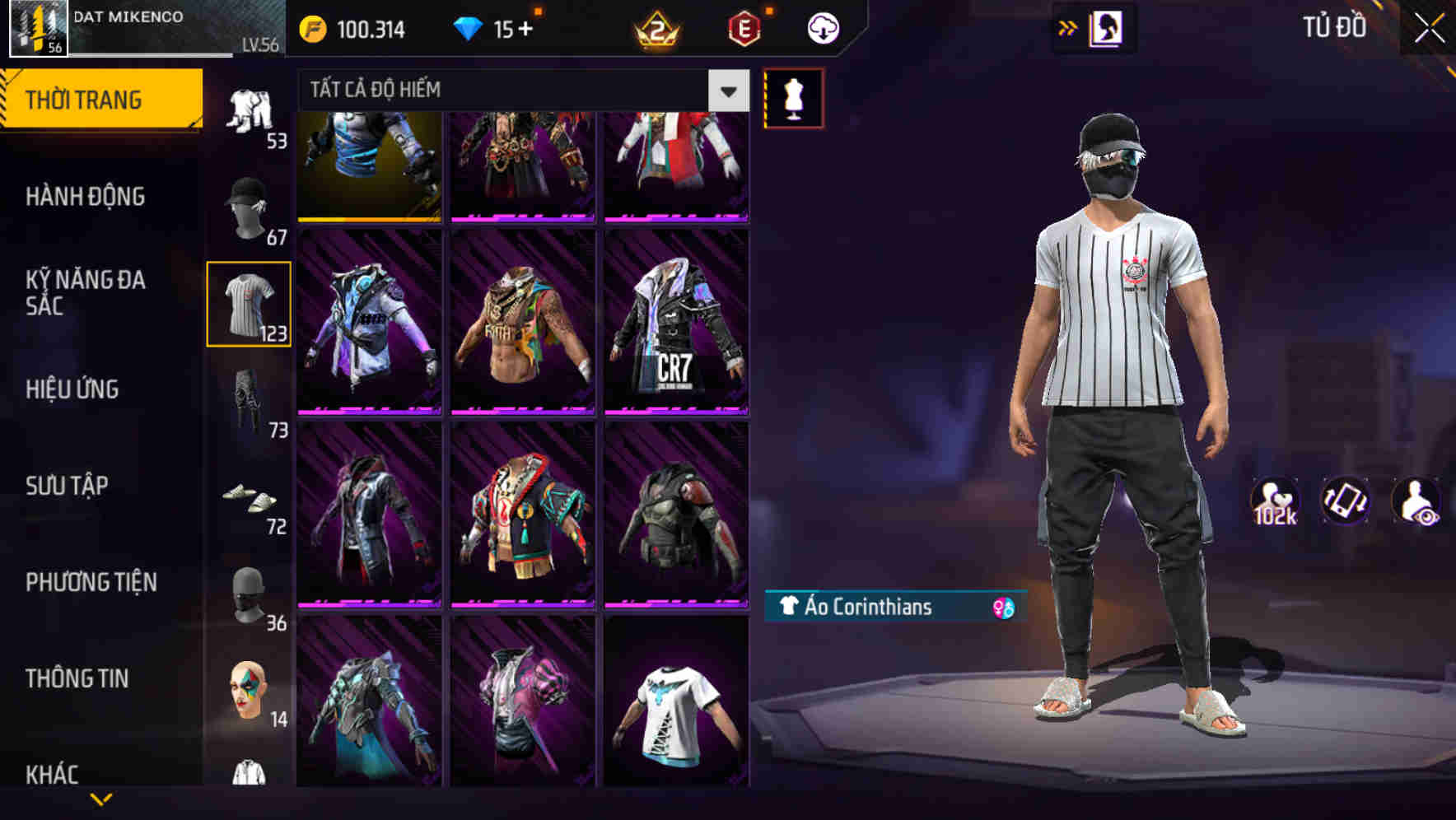Open the rank badge icon
Image resolution: width=1456 pixels, height=820 pixels.
(x=655, y=27)
